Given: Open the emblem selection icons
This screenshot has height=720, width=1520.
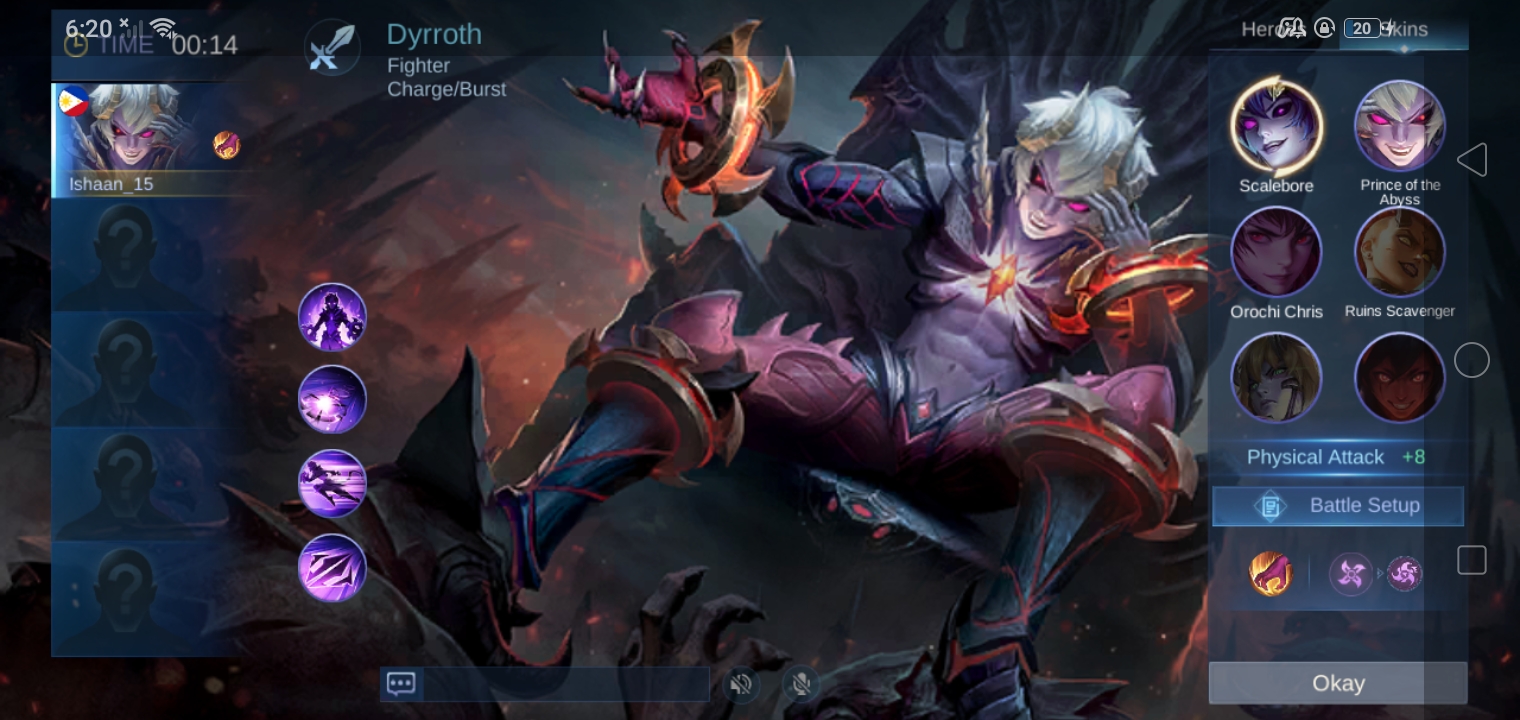Looking at the screenshot, I should (x=1376, y=574).
